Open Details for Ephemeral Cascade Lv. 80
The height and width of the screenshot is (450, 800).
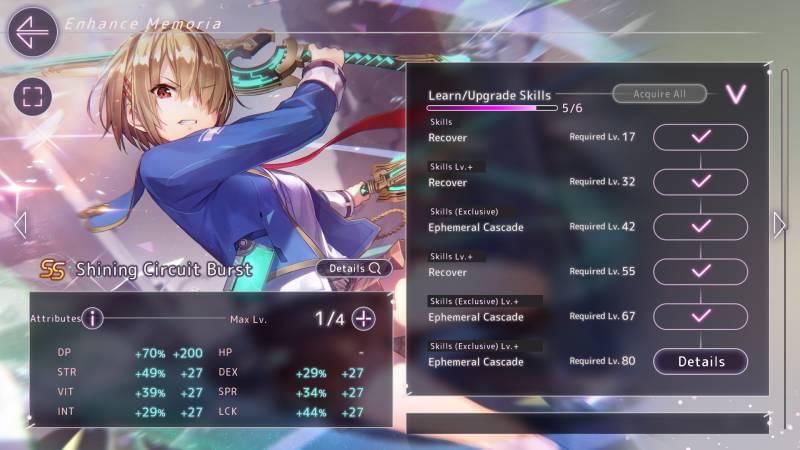700,361
